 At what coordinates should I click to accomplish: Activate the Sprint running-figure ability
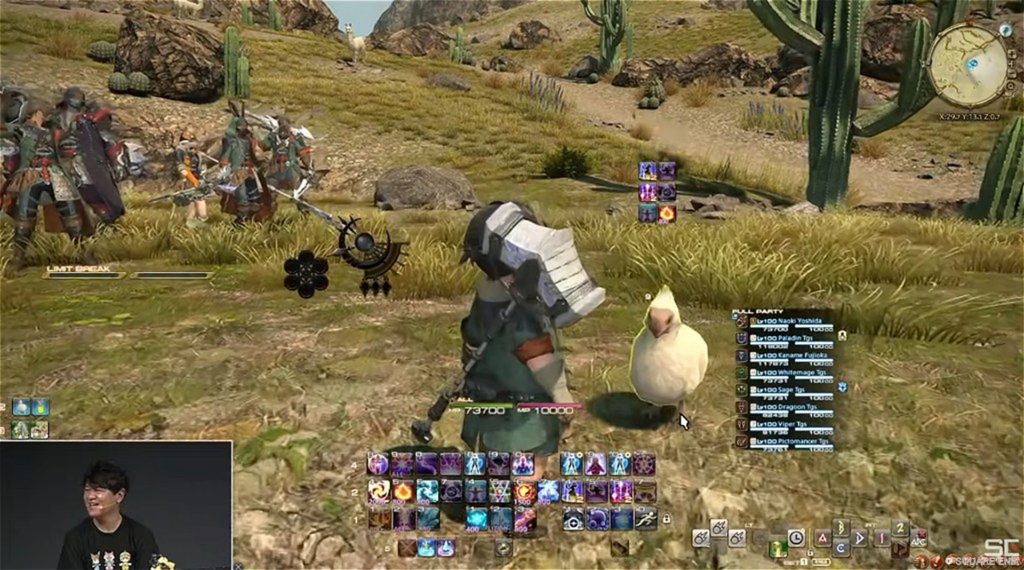(645, 518)
